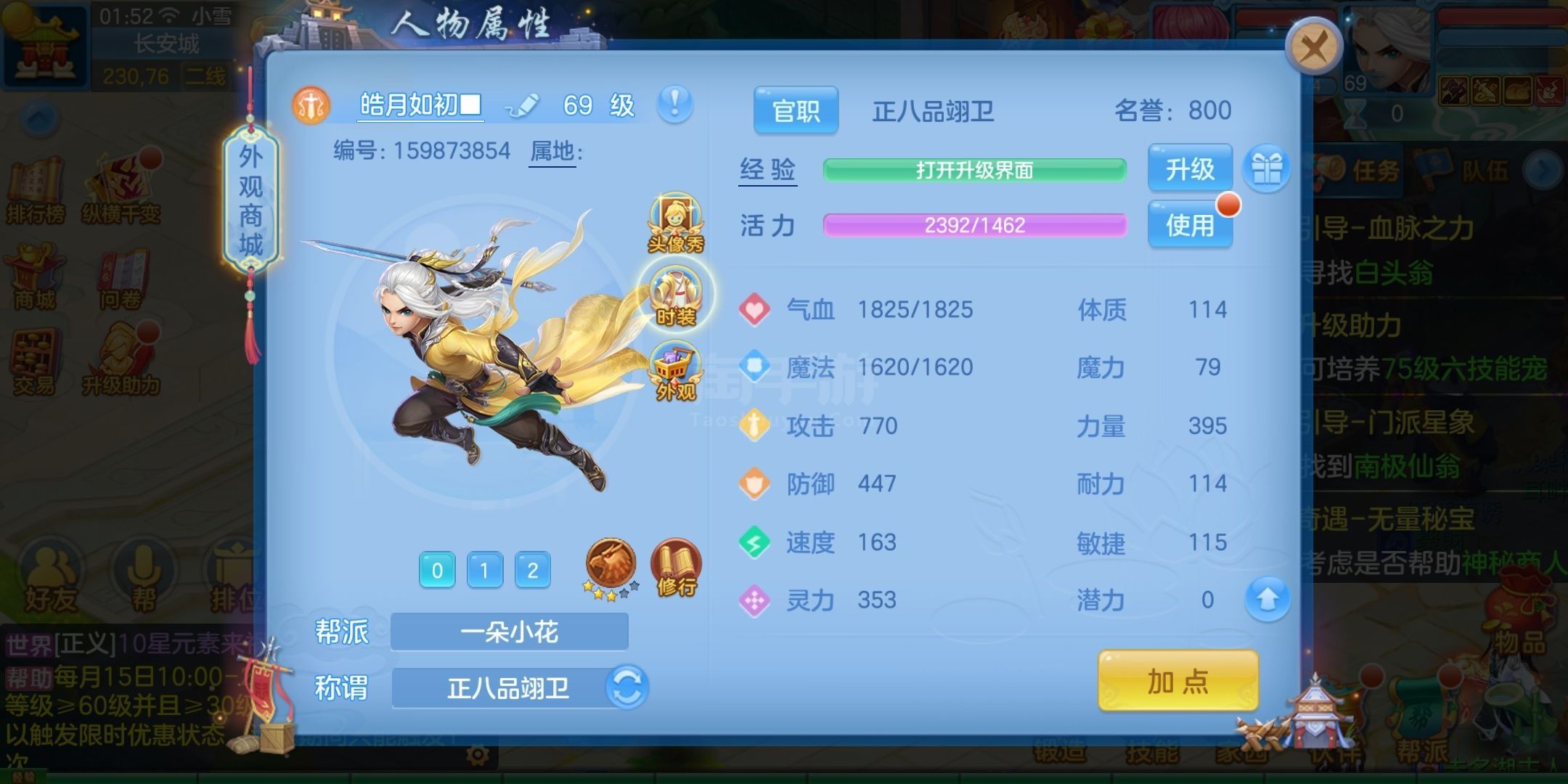Click the exclamation mark info bubble

point(674,105)
